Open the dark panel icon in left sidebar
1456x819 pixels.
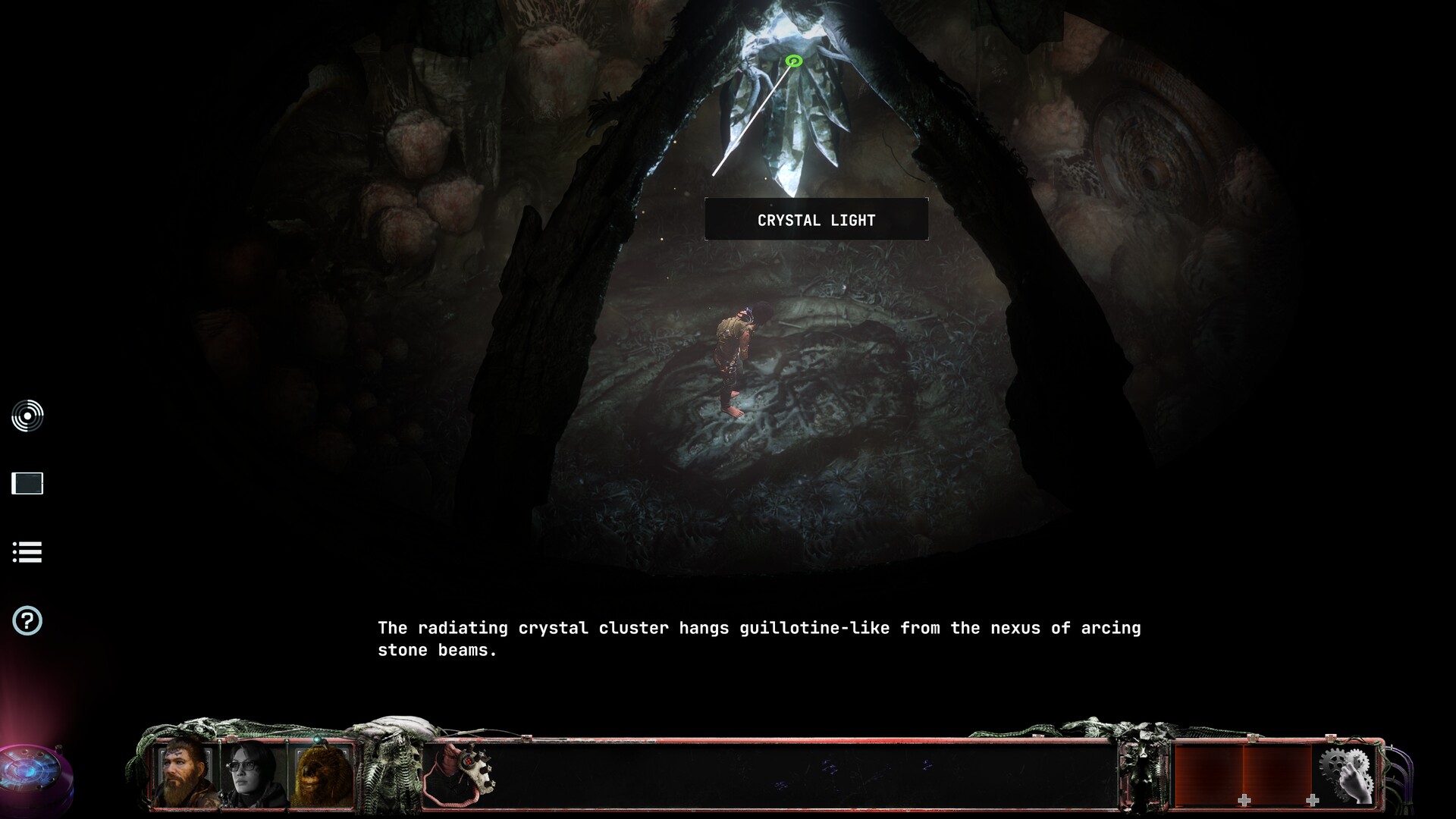27,483
